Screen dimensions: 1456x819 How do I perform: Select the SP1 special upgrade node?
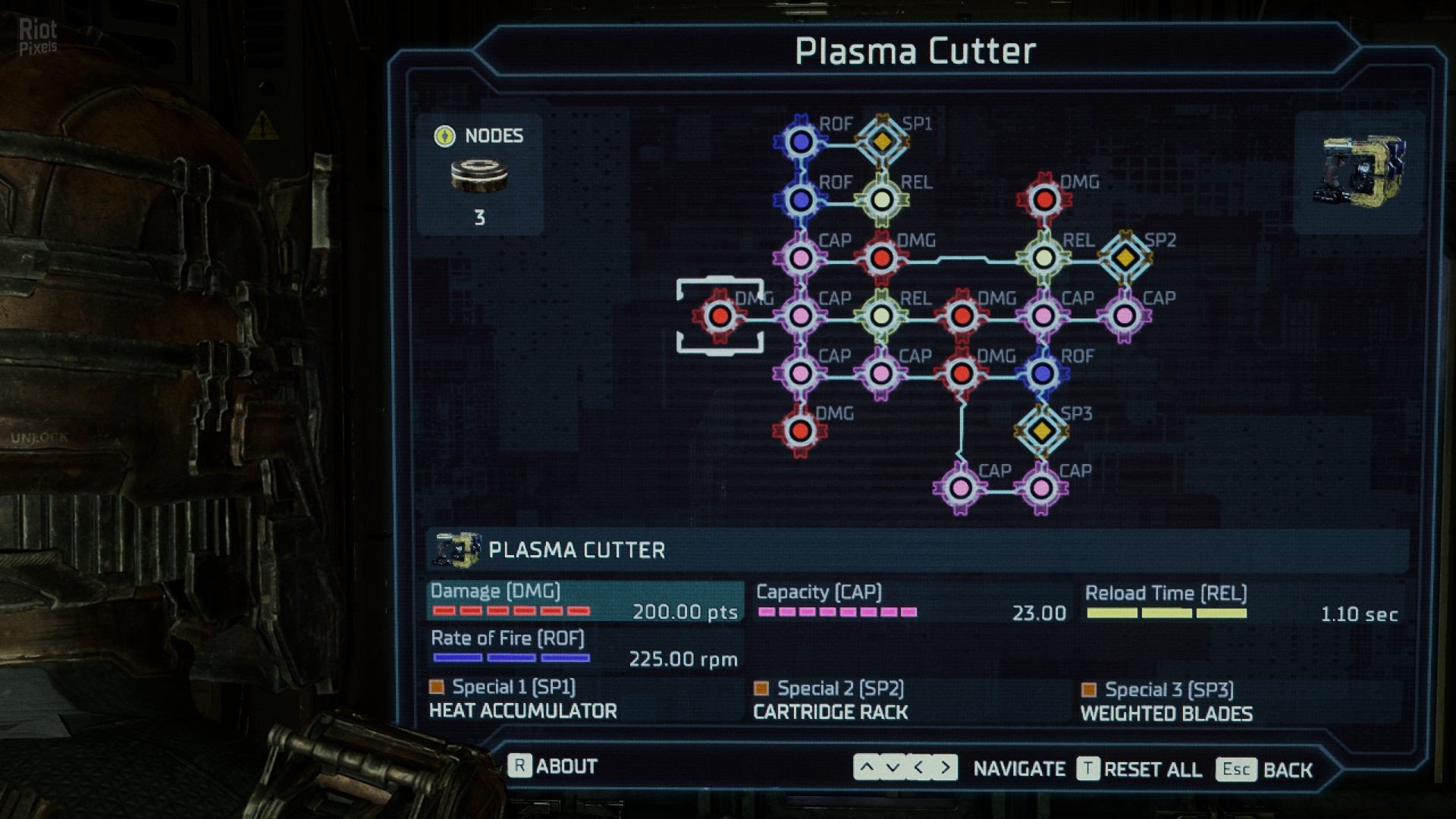pyautogui.click(x=881, y=141)
